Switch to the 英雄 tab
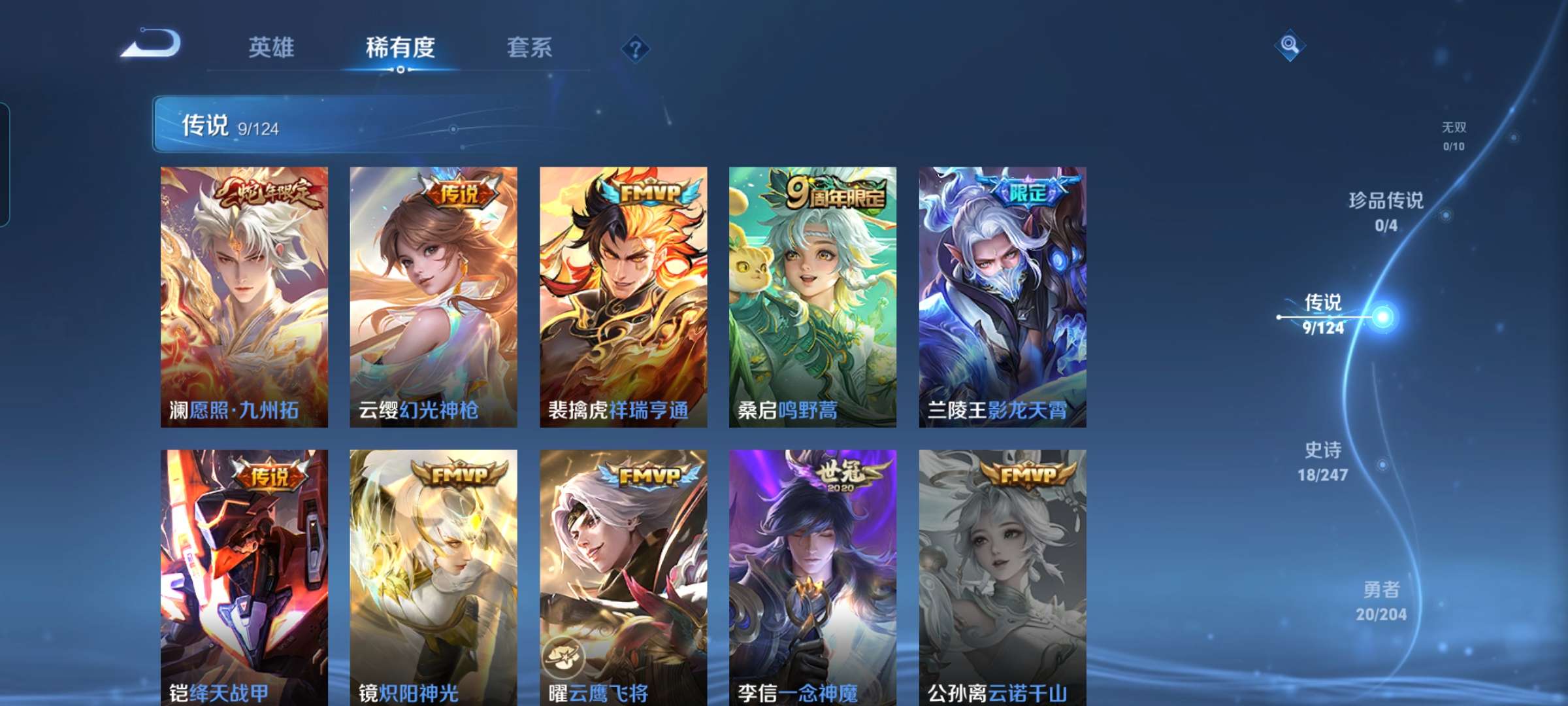This screenshot has width=1568, height=706. (272, 47)
